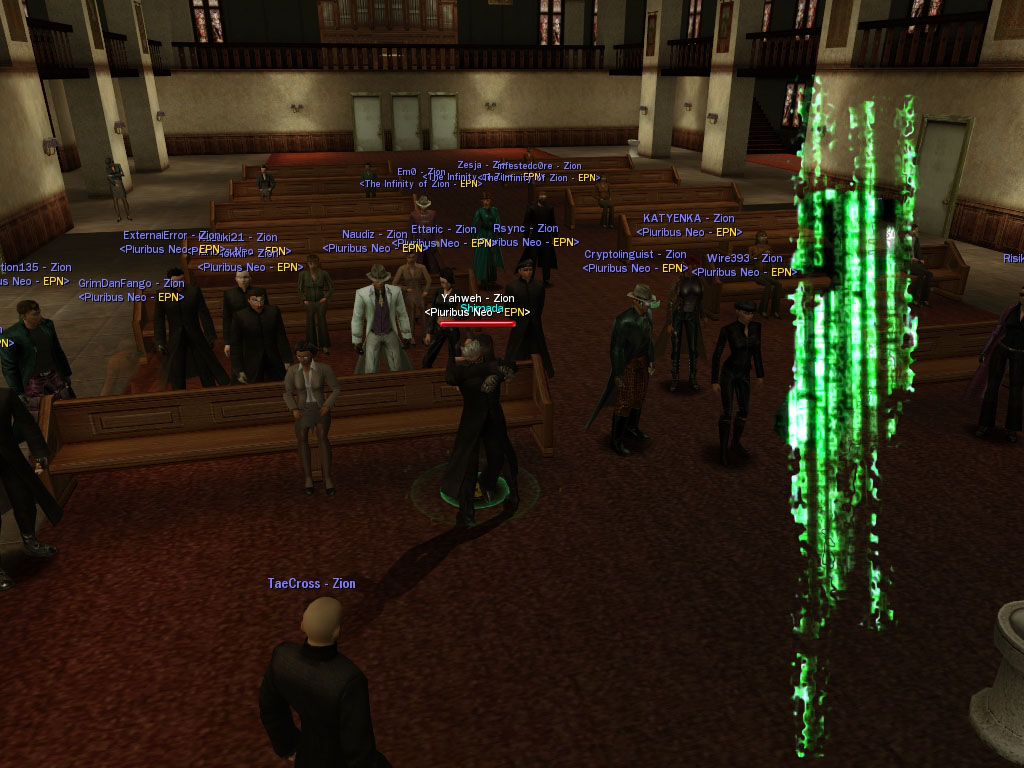Viewport: 1024px width, 768px height.
Task: Select the TaeCross nameplate
Action: (x=311, y=584)
